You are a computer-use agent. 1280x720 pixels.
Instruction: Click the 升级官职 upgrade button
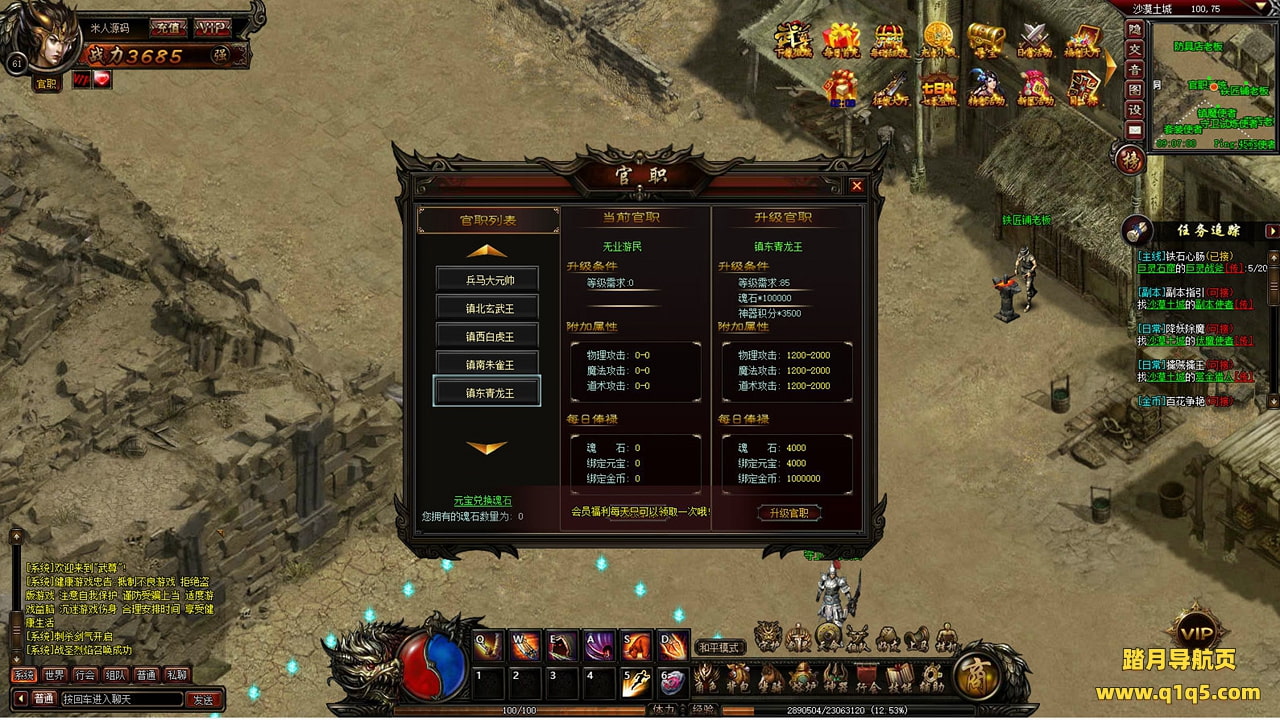point(789,513)
